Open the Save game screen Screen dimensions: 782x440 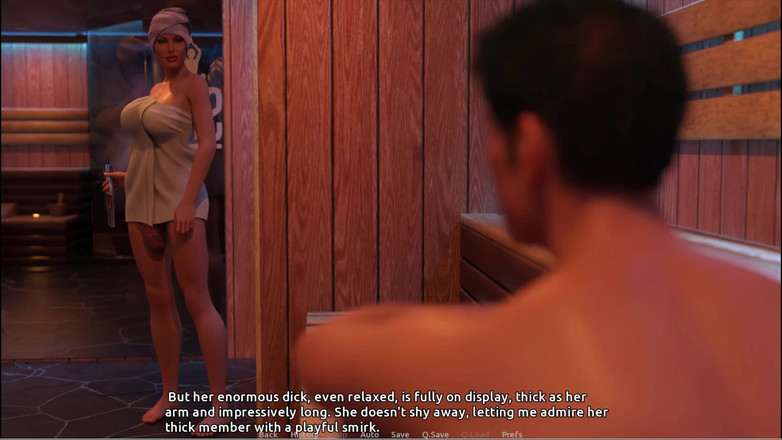[x=400, y=435]
